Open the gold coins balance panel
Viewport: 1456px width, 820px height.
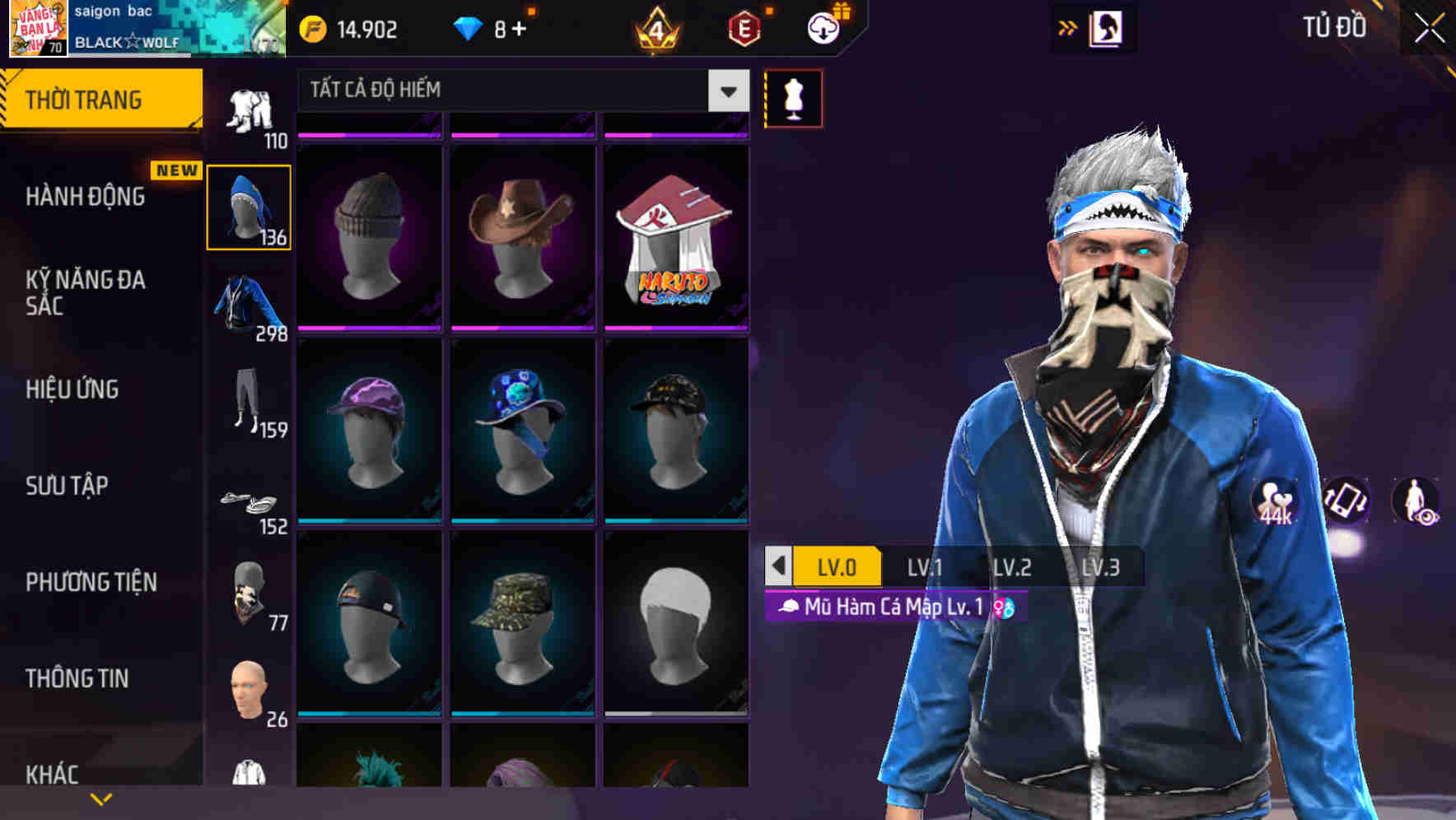pyautogui.click(x=346, y=28)
